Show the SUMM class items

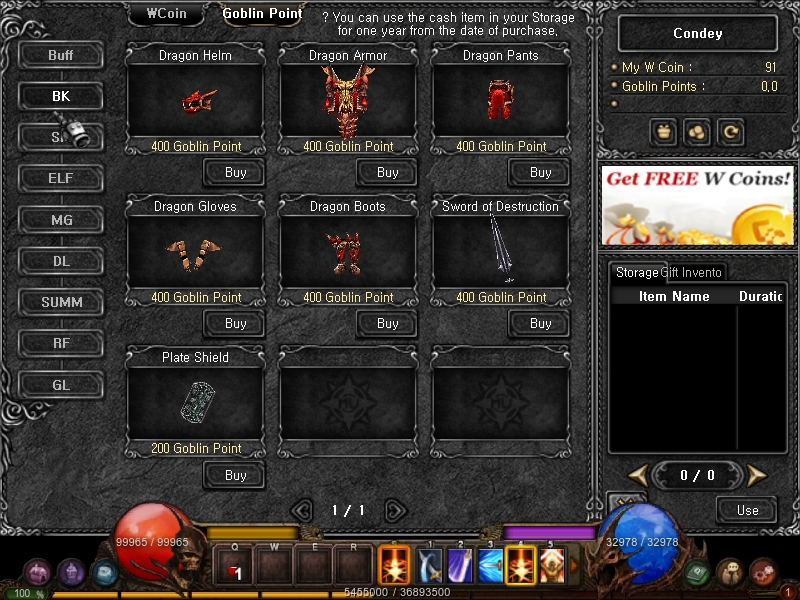[x=61, y=302]
